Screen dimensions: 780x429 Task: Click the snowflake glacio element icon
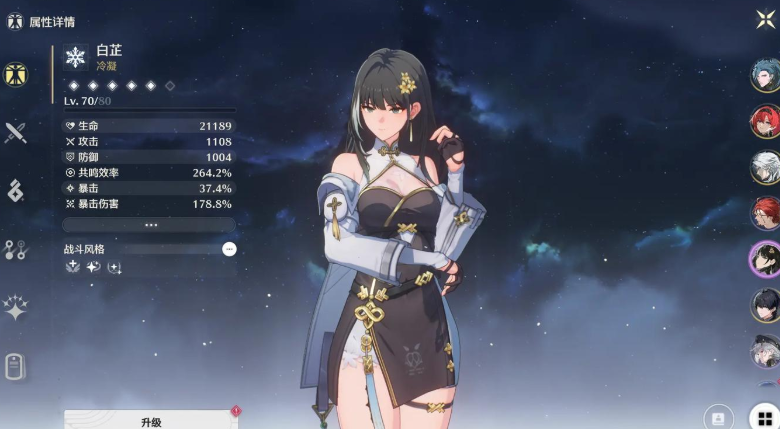pos(76,57)
